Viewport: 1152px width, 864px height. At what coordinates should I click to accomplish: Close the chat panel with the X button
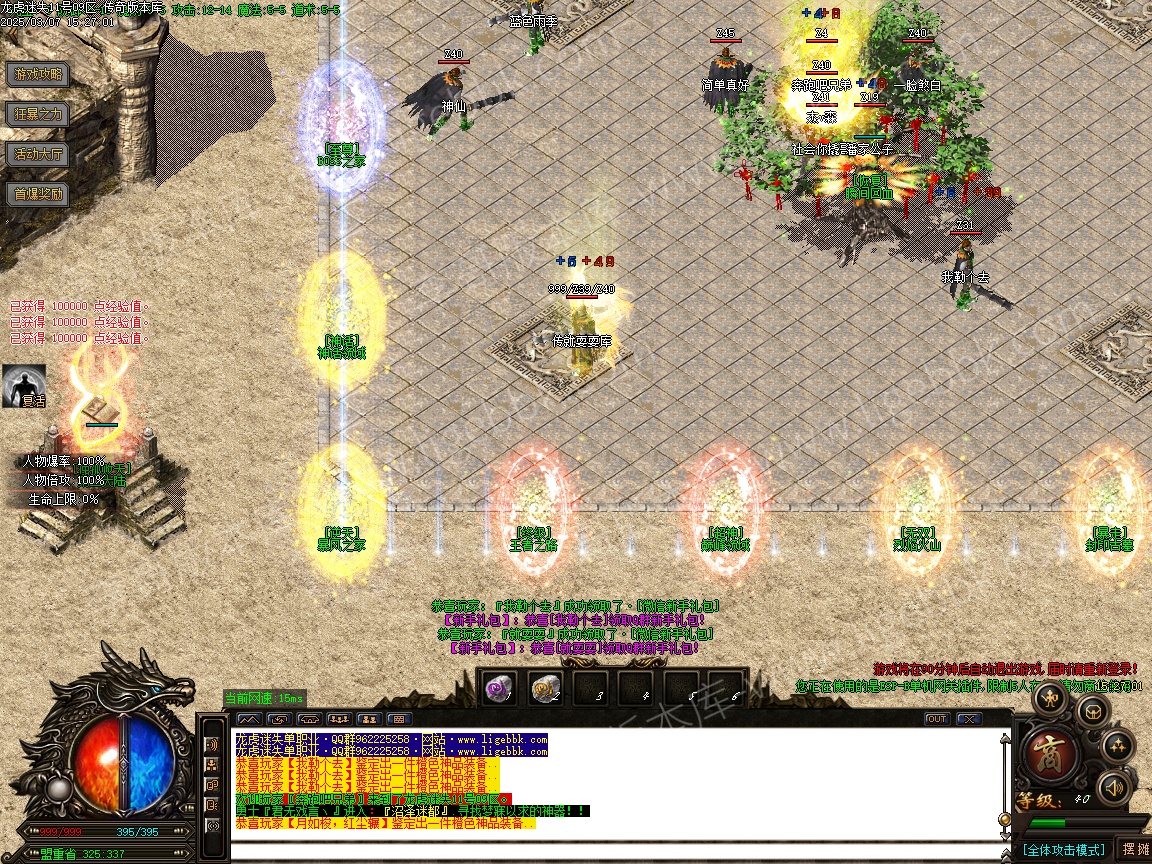(968, 719)
